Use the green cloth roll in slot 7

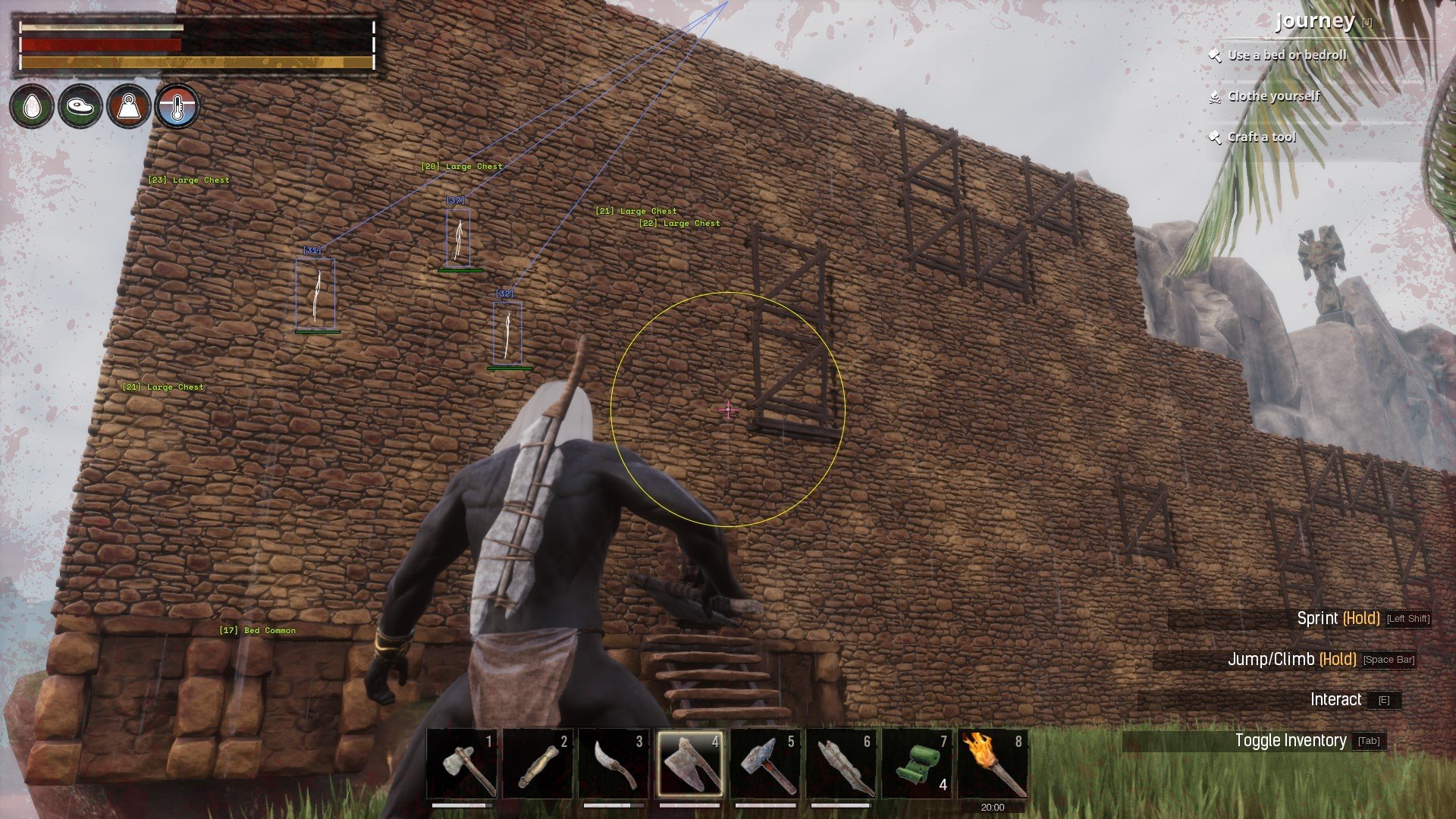point(918,764)
